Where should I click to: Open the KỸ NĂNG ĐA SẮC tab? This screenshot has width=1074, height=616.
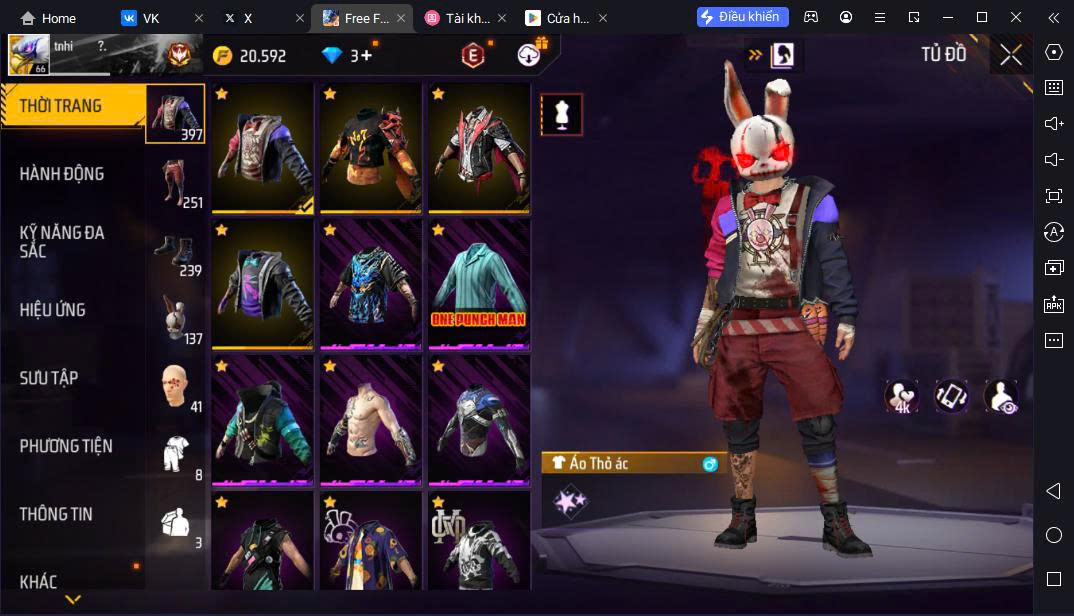coord(62,242)
